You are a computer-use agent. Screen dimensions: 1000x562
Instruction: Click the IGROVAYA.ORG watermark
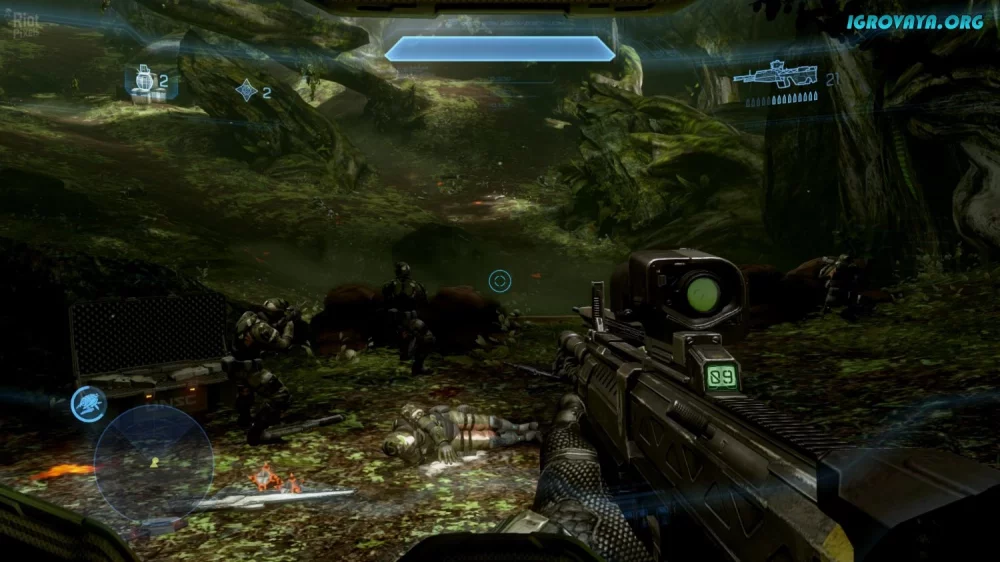[915, 21]
